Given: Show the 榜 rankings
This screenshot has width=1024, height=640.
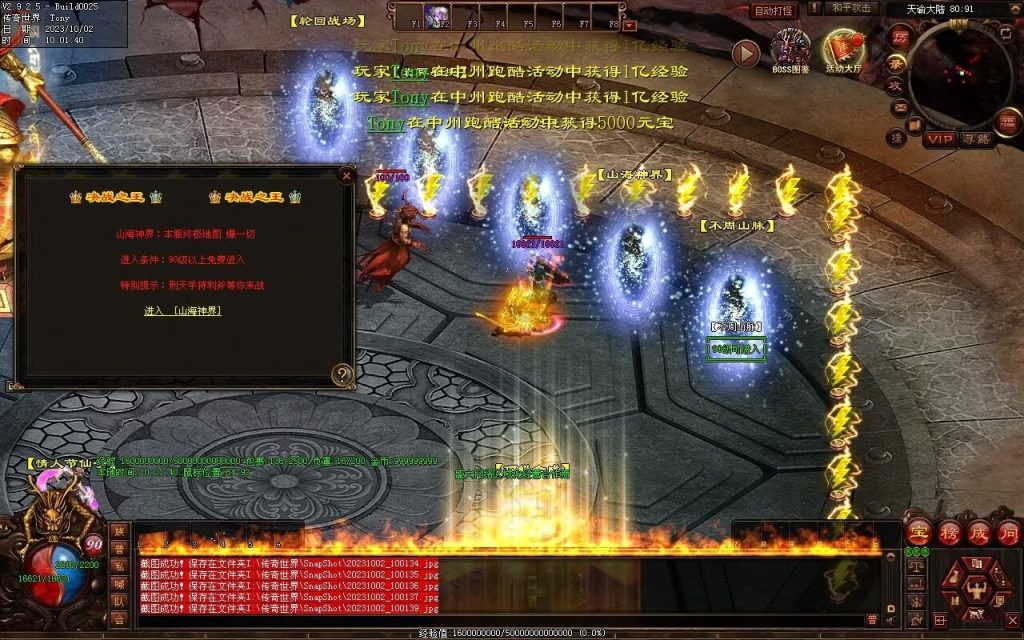Looking at the screenshot, I should pos(948,531).
